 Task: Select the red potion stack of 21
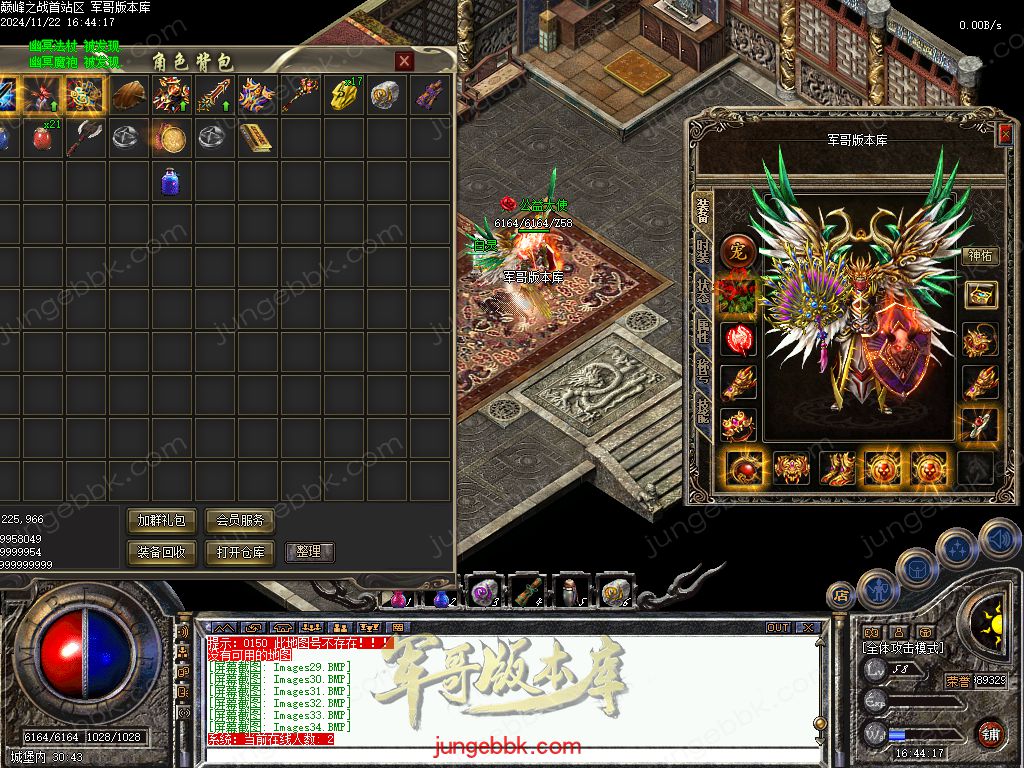tap(41, 137)
